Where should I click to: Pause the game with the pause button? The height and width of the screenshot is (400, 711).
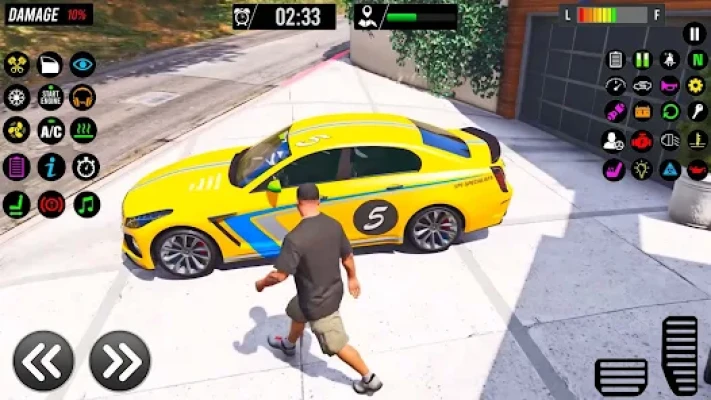click(x=695, y=33)
